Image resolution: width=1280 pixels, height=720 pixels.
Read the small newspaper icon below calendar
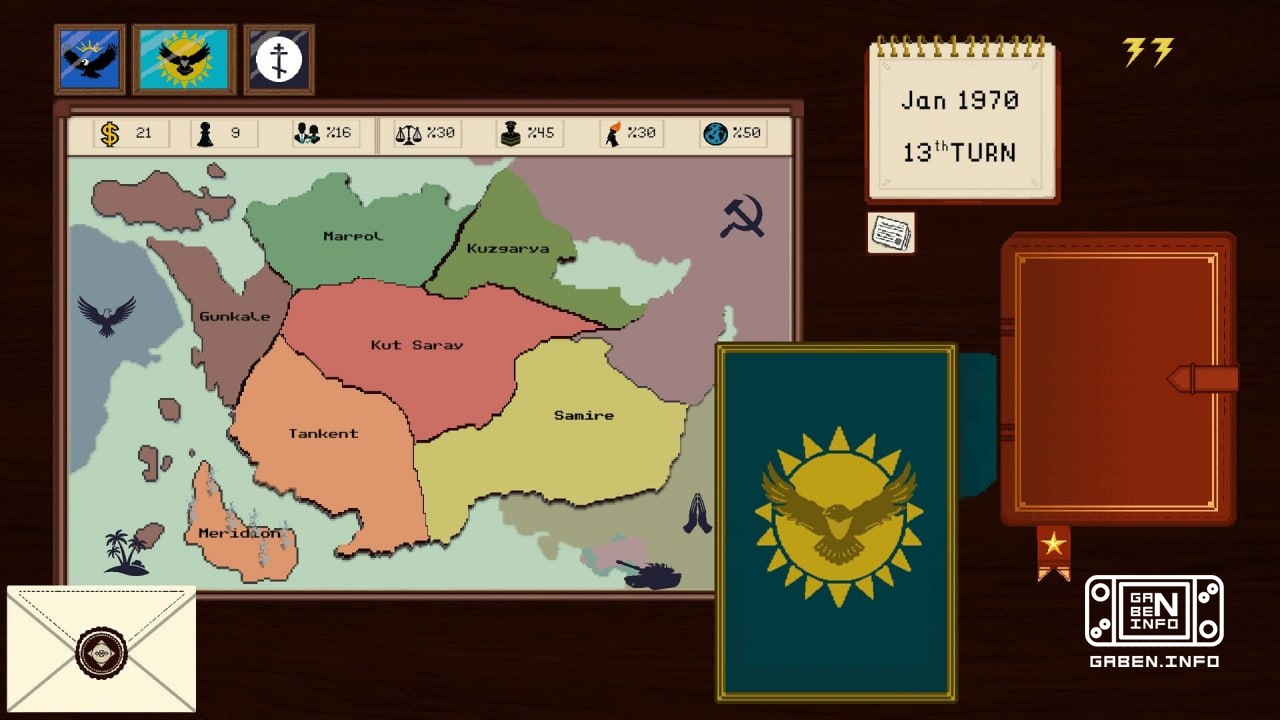coord(893,231)
